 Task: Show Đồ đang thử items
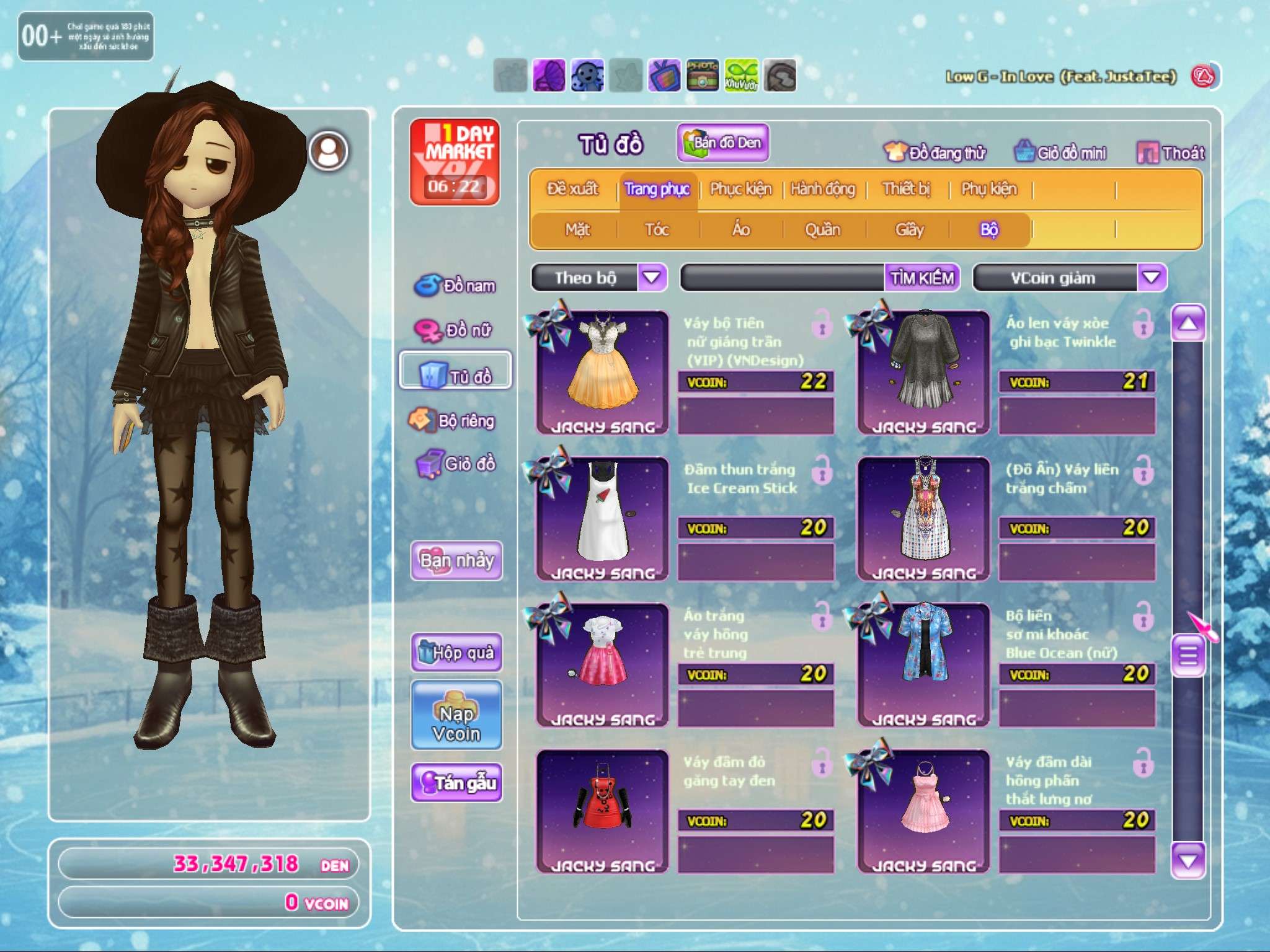935,152
